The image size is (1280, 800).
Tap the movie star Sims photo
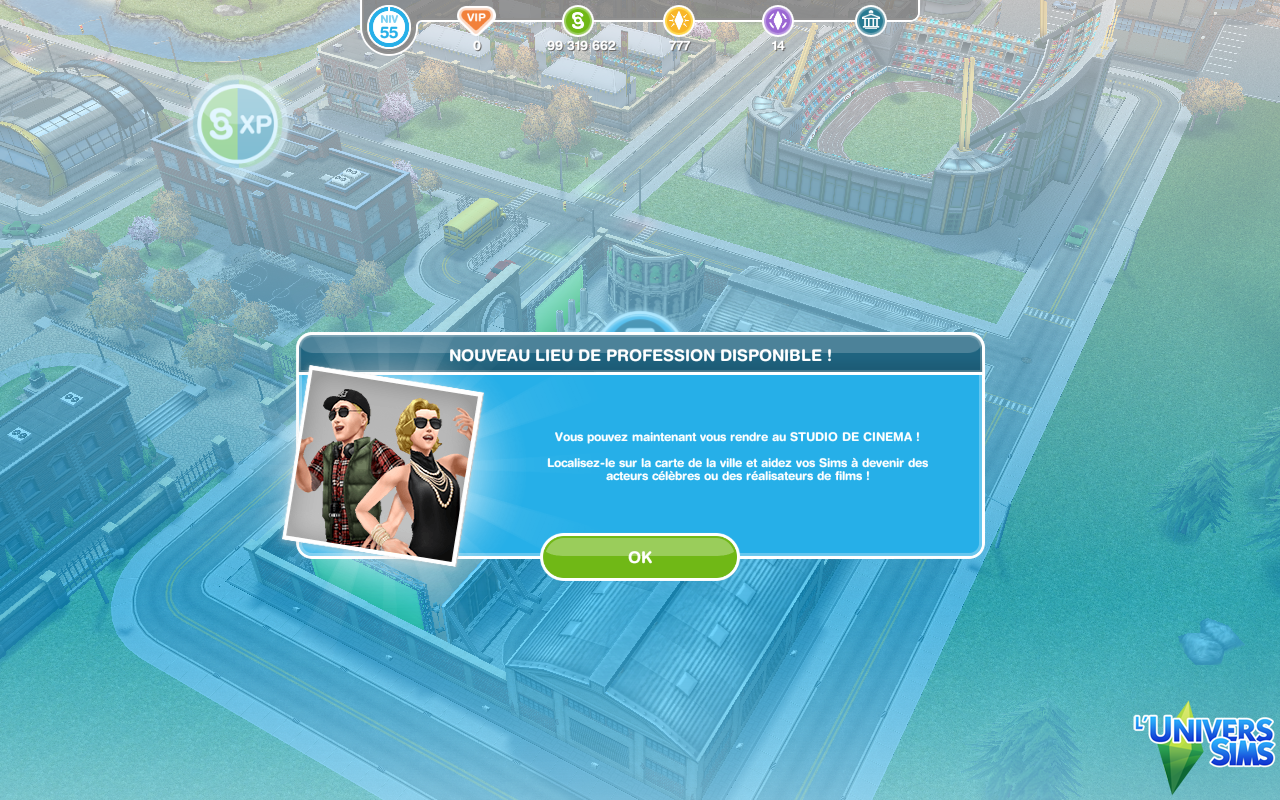coord(383,465)
